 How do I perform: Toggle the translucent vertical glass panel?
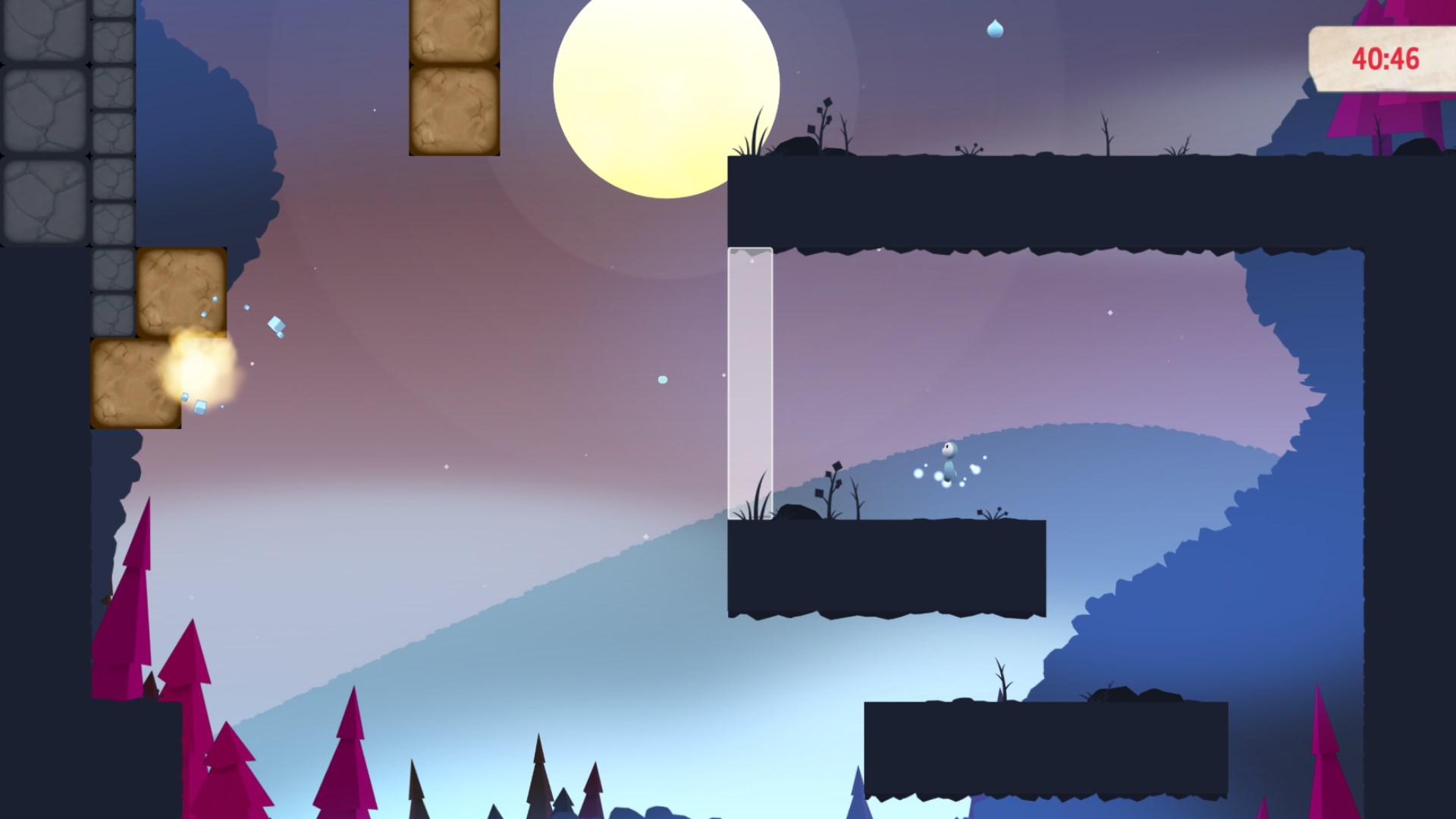(x=749, y=379)
